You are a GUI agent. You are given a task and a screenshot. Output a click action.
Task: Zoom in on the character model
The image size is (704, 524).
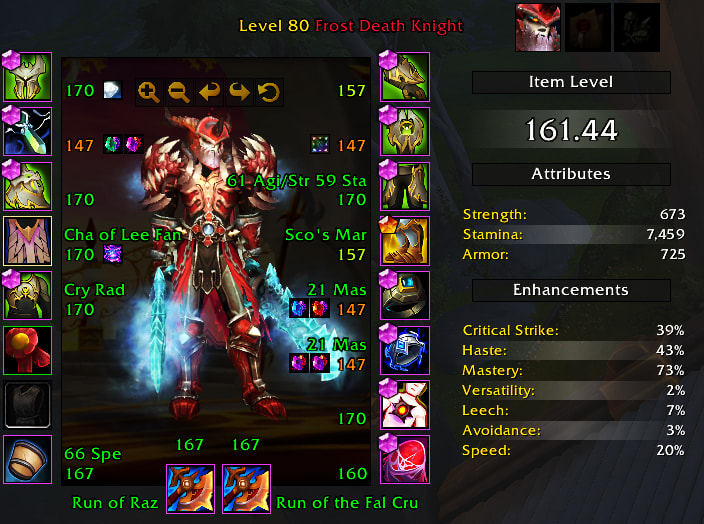[148, 92]
